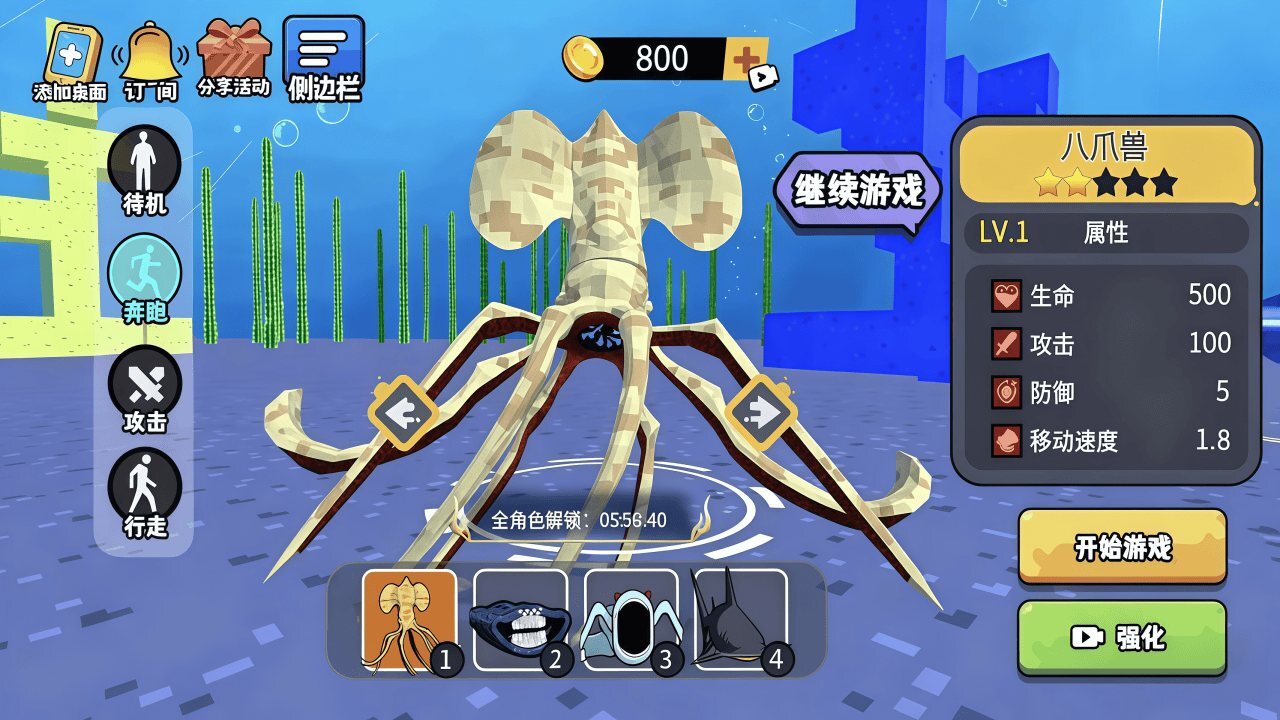Show next creature with right arrow

tap(760, 412)
